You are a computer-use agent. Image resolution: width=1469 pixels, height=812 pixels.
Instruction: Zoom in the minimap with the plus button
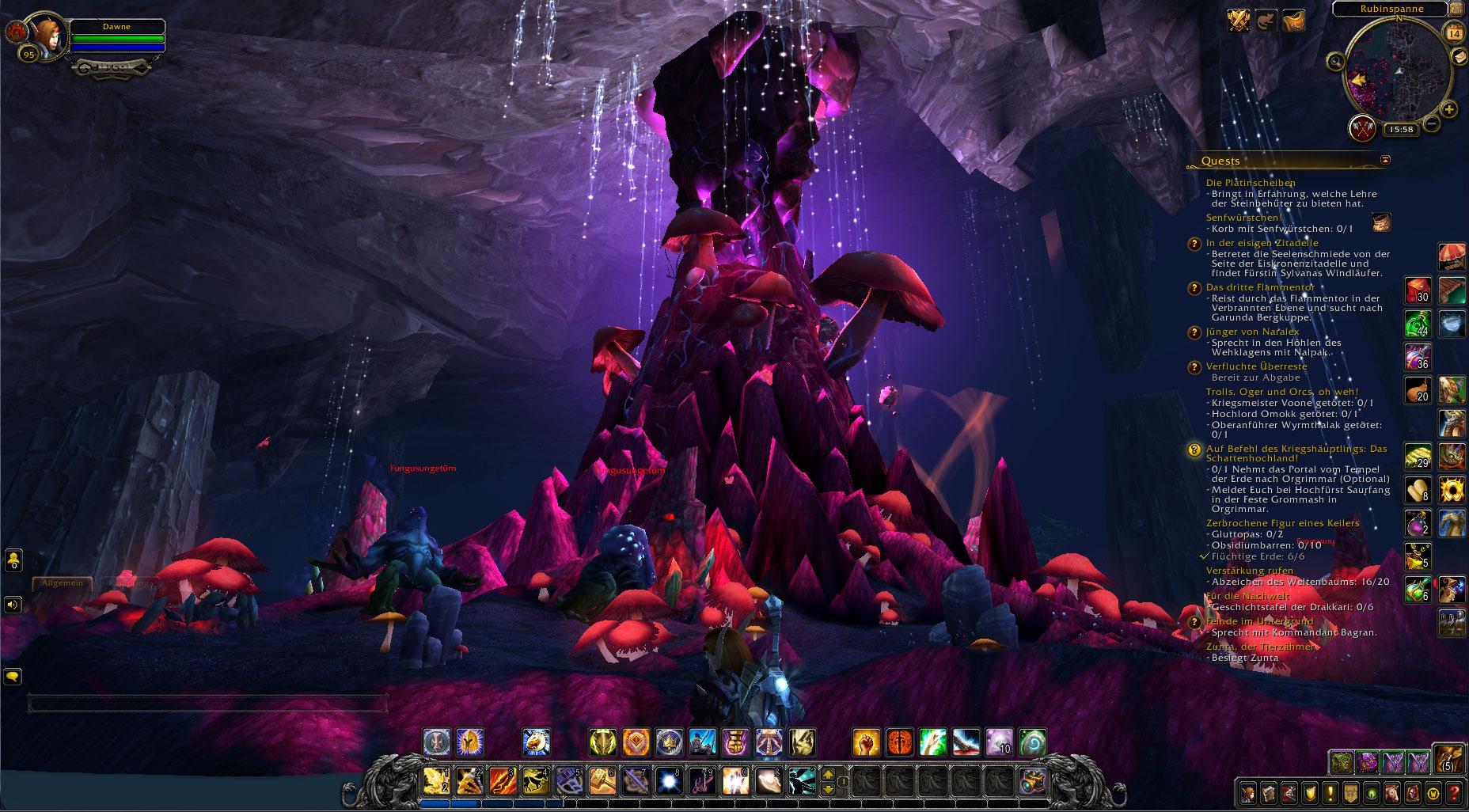(x=1449, y=110)
